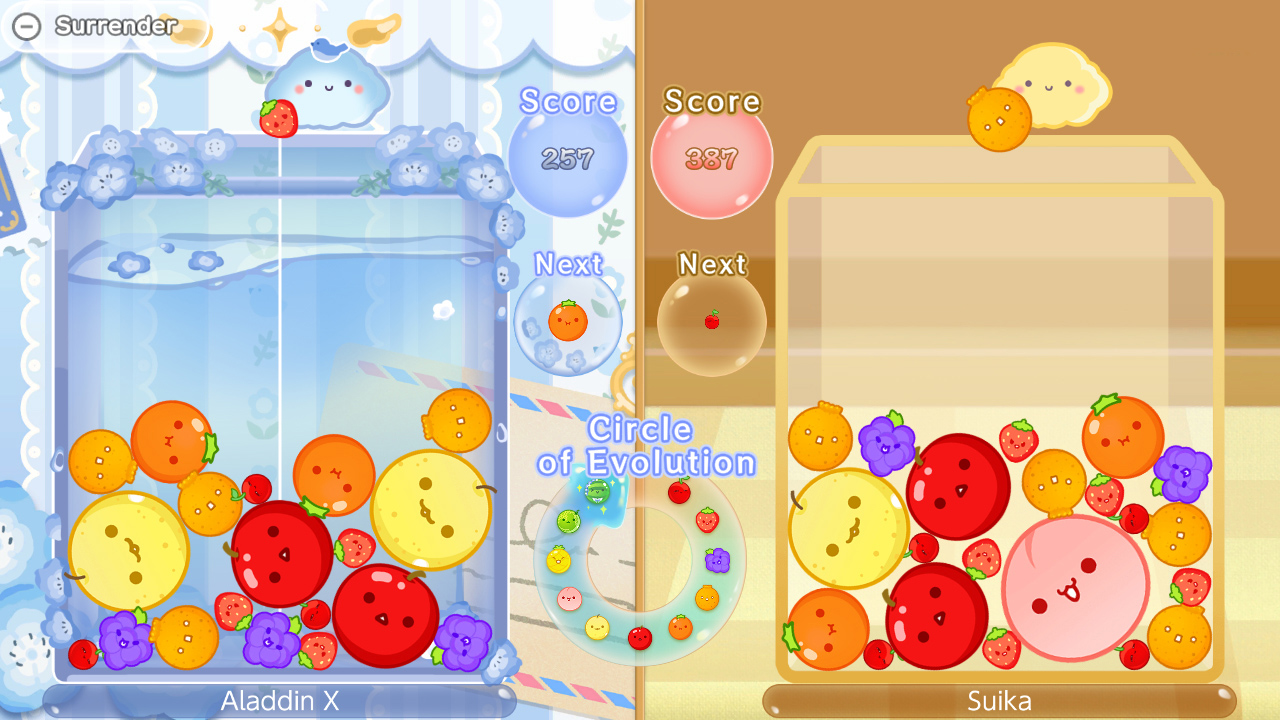Select the pear icon in Circle of Evolution

point(597,629)
